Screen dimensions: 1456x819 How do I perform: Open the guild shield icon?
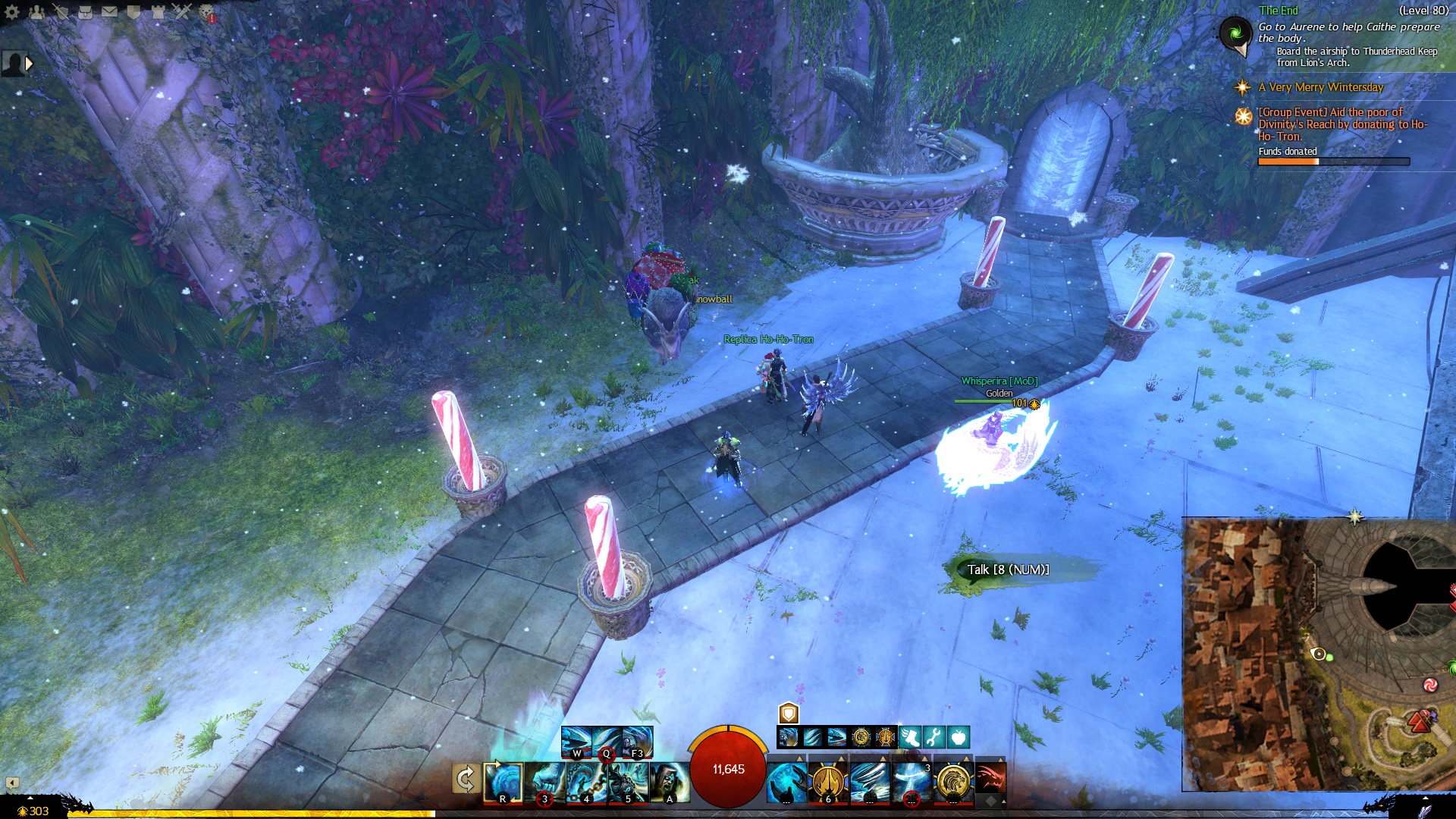click(x=133, y=11)
